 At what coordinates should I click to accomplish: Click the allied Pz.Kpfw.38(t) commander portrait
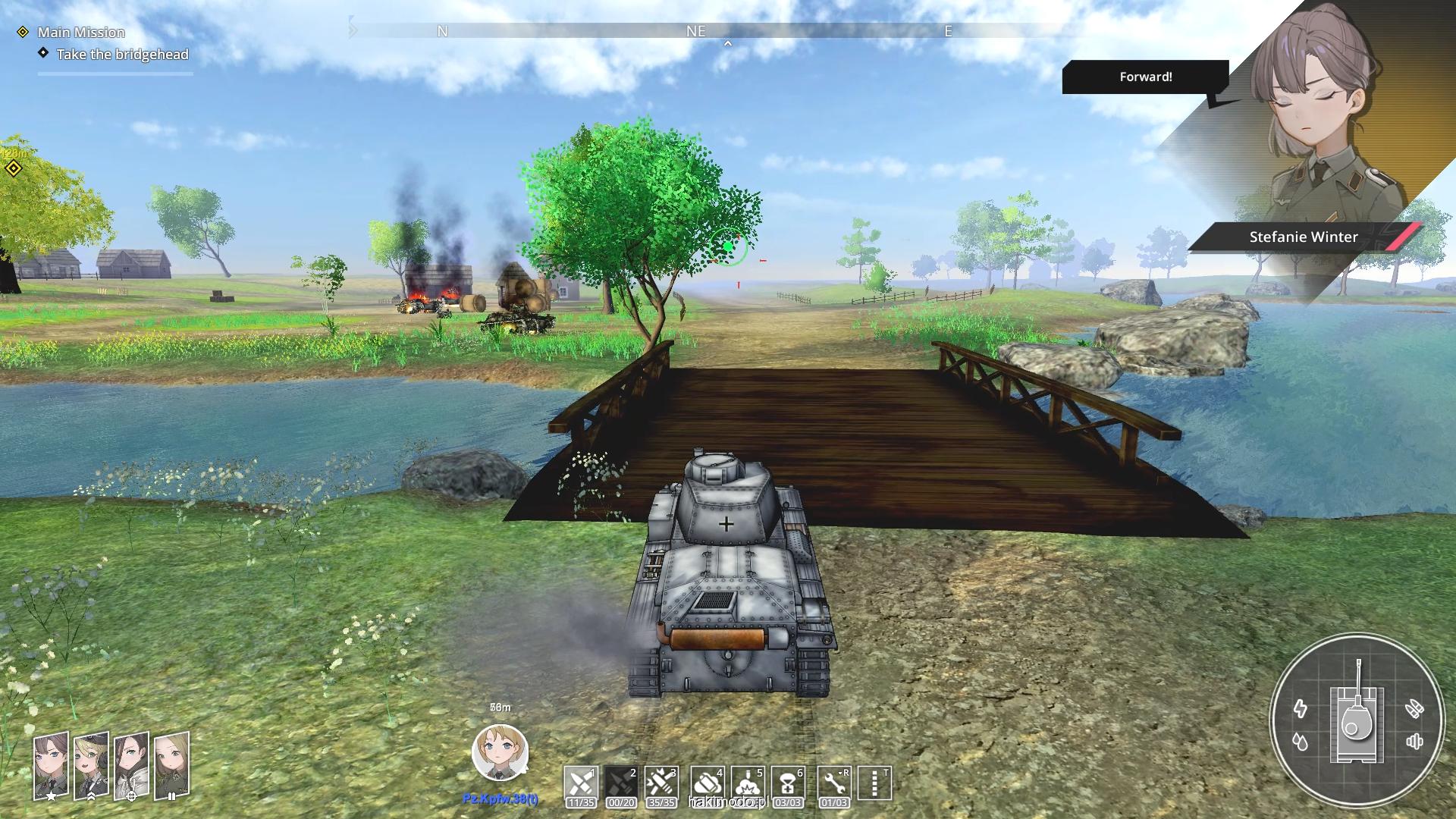[x=500, y=753]
